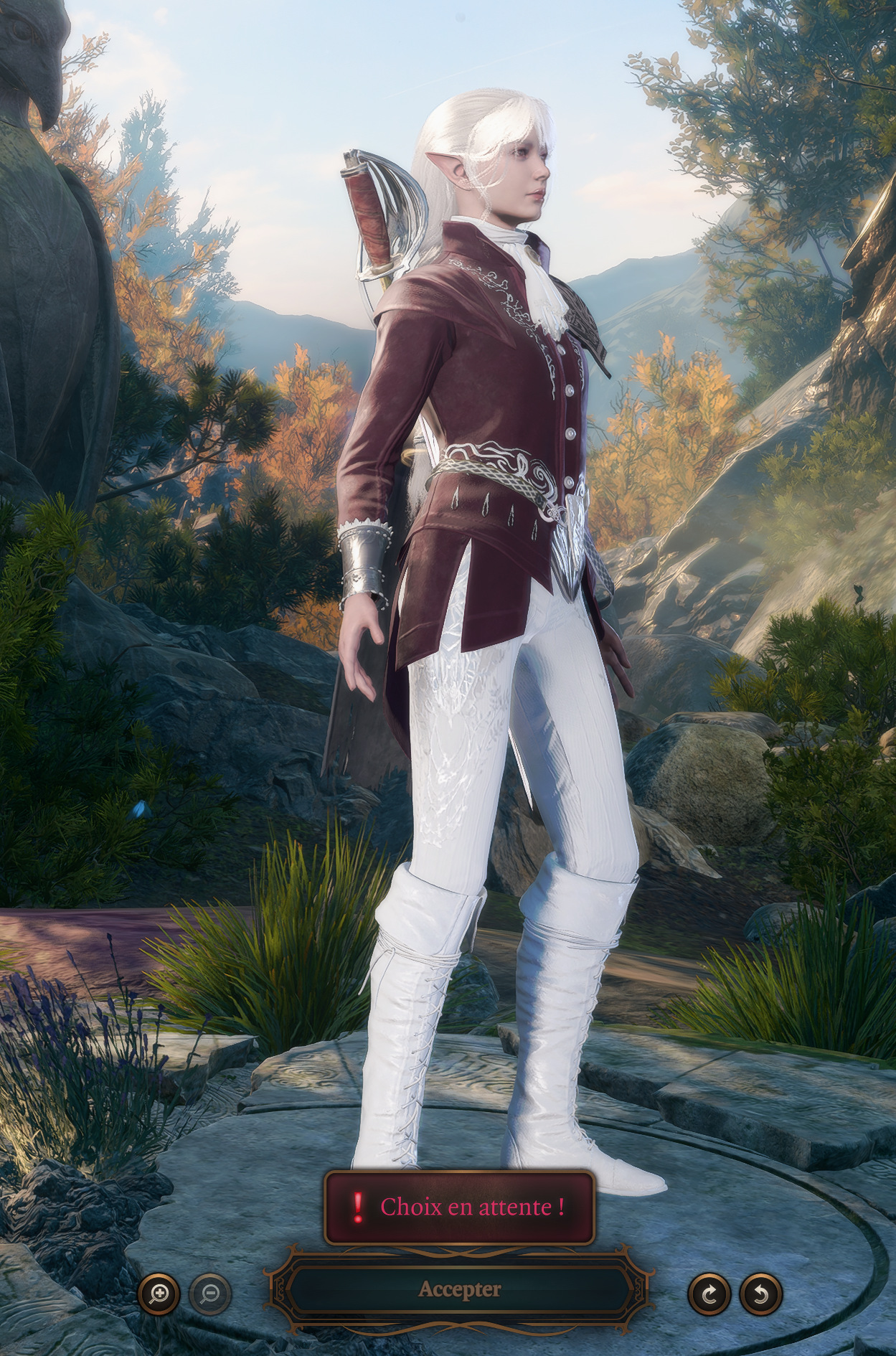896x1356 pixels.
Task: Rotate the character counterclockwise
Action: tap(760, 1294)
